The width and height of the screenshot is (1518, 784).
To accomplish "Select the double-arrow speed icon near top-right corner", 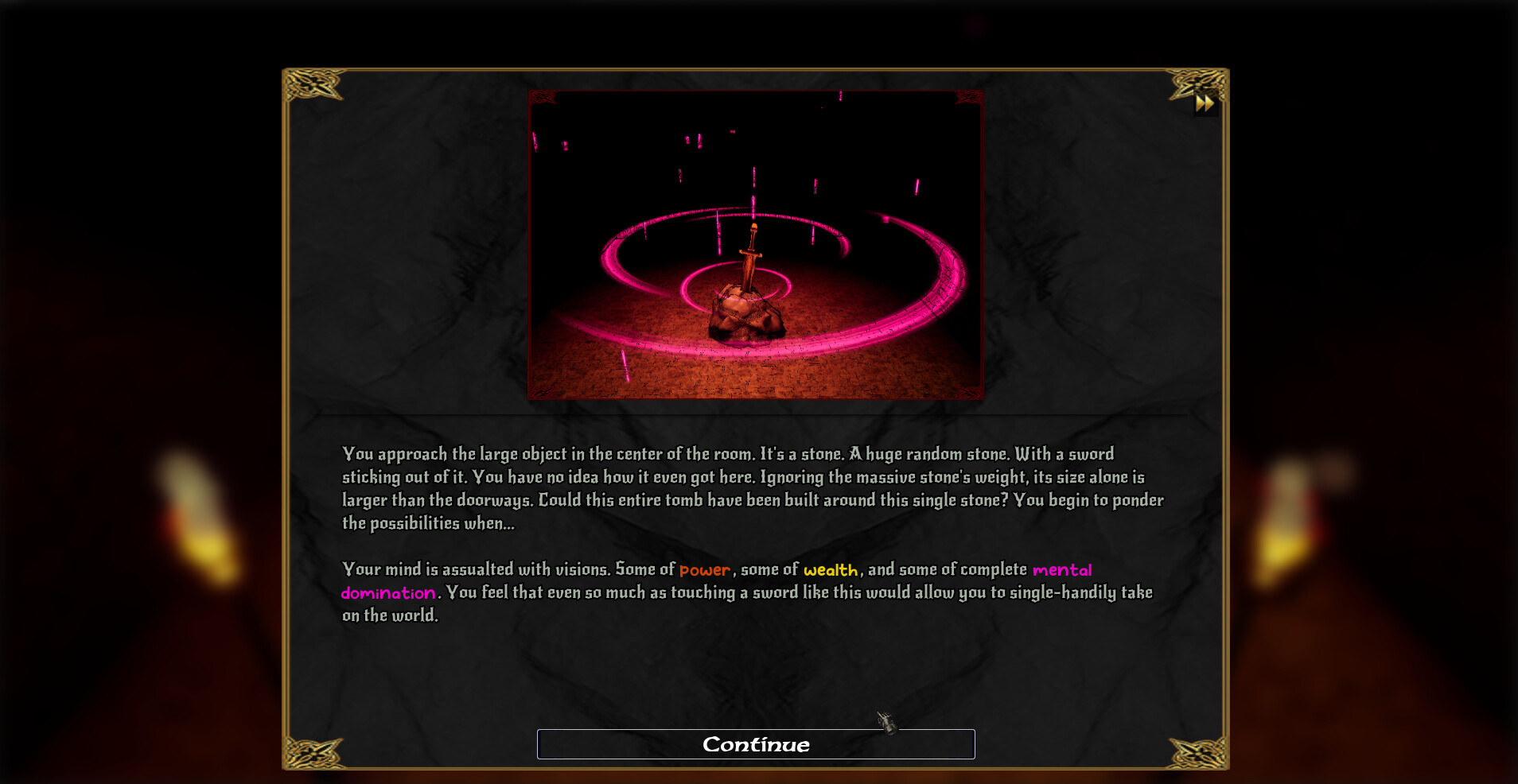I will pyautogui.click(x=1205, y=102).
